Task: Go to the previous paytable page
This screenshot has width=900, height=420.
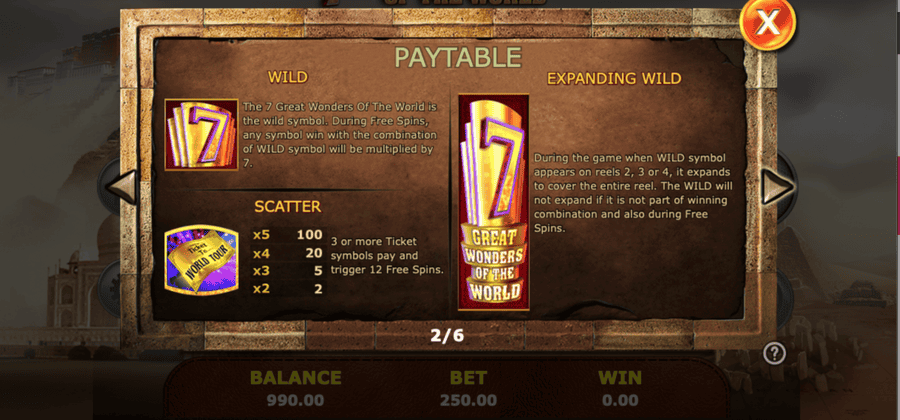Action: (x=121, y=186)
